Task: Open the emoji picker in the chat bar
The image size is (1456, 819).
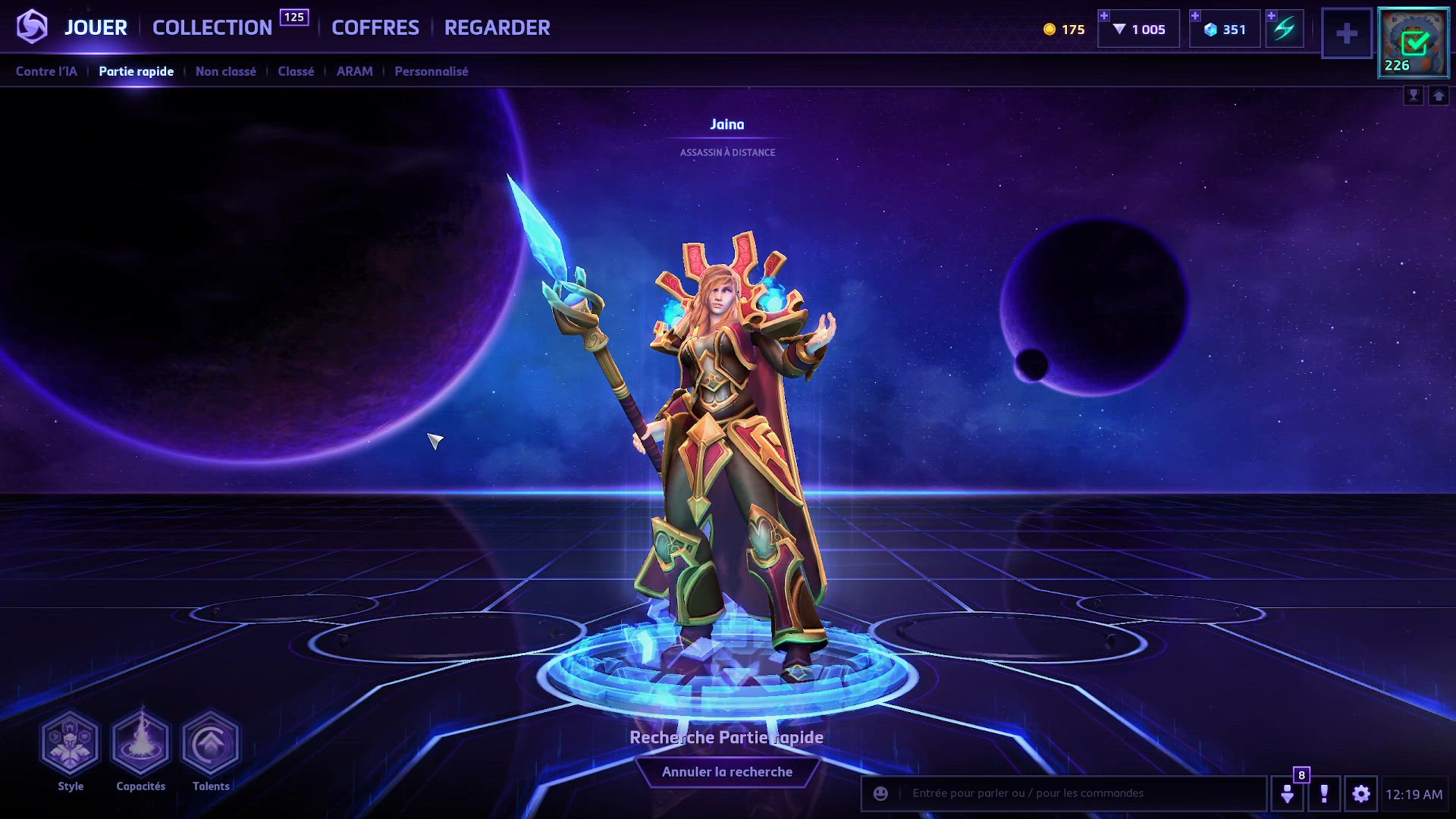Action: click(879, 794)
